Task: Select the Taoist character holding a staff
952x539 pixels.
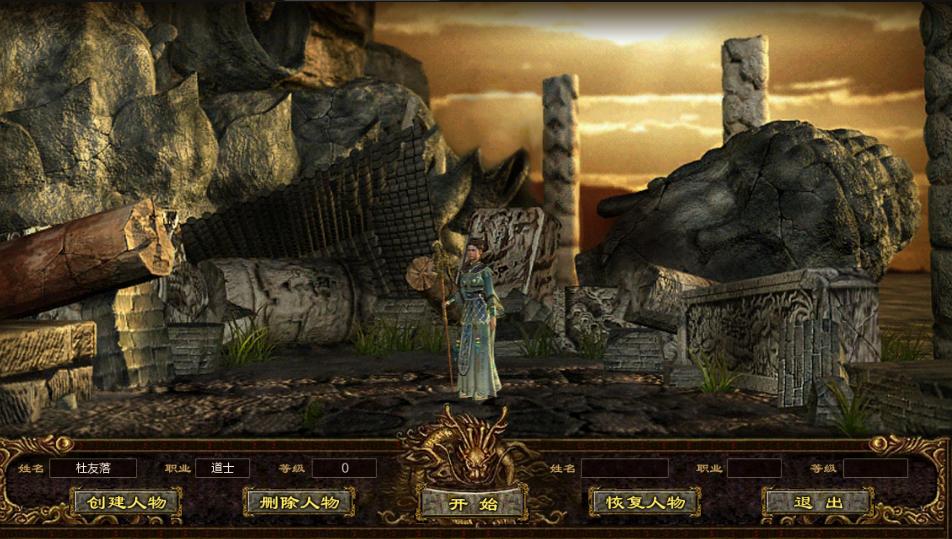Action: click(474, 322)
